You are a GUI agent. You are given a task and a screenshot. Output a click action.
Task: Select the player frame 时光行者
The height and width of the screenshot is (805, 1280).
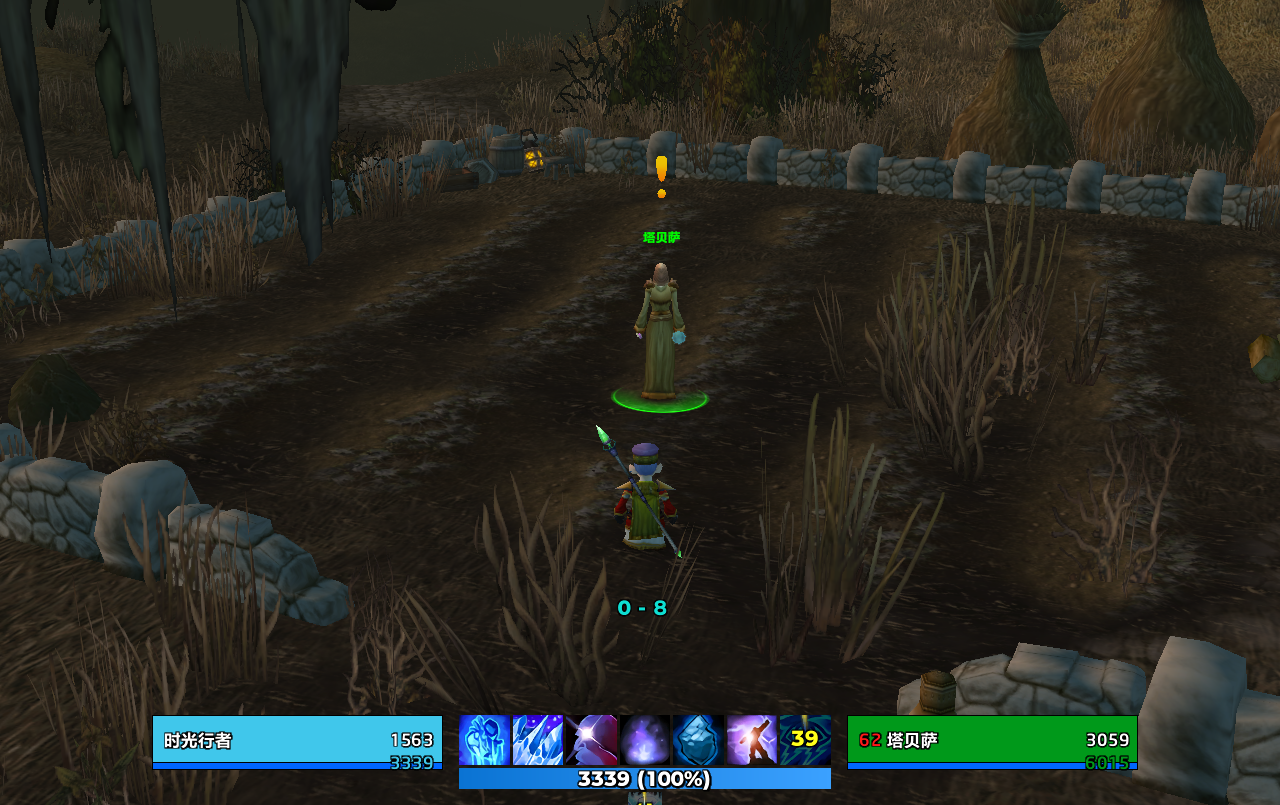[x=297, y=742]
